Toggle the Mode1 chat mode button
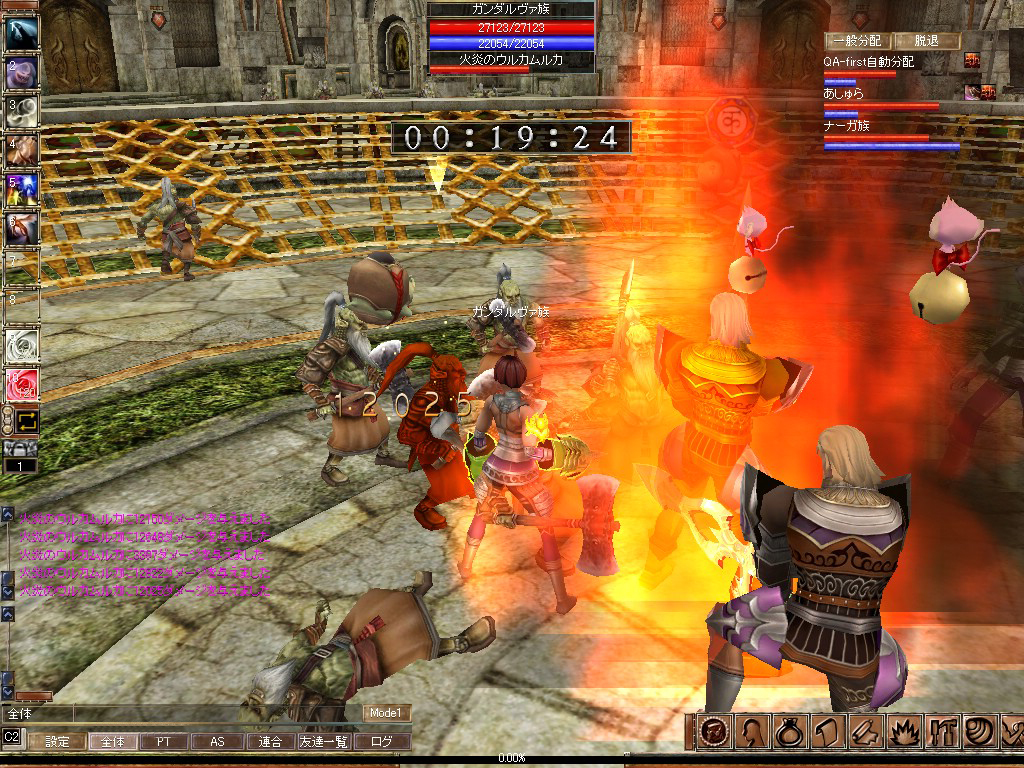Viewport: 1024px width, 768px height. 386,713
